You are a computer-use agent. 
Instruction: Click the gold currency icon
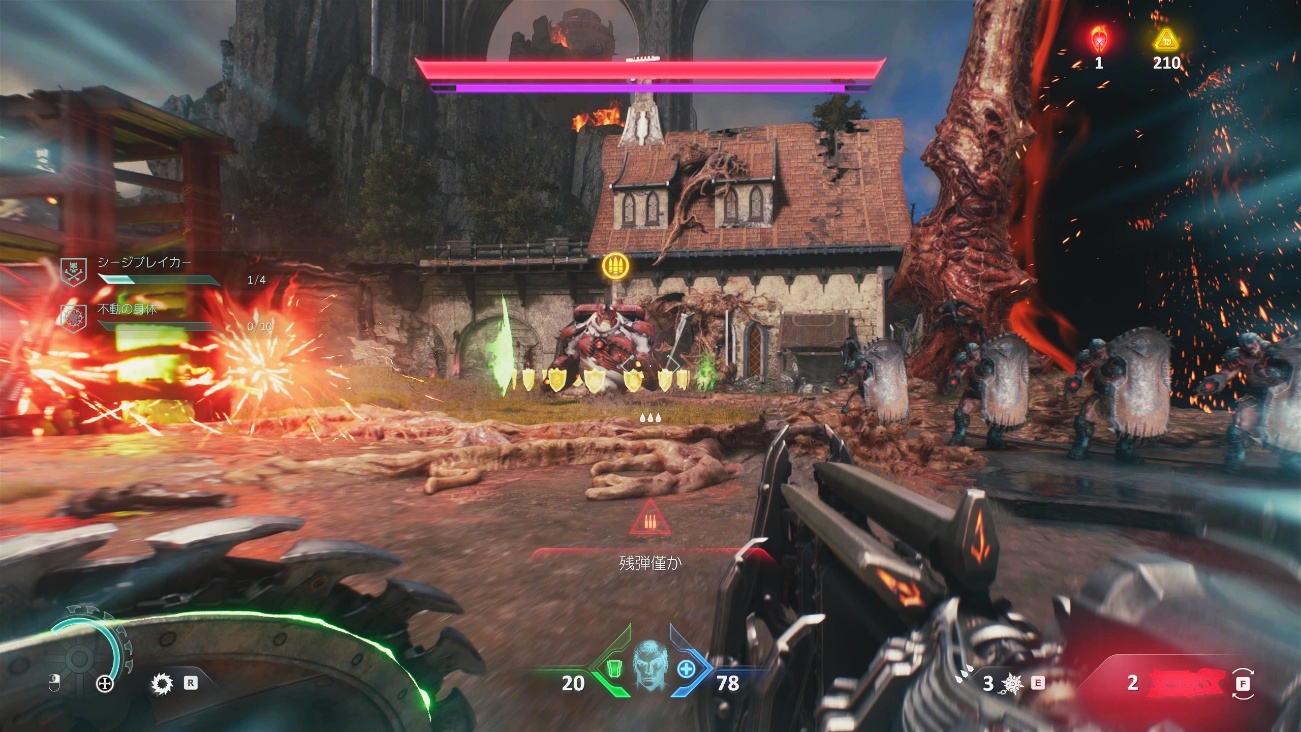(1165, 39)
